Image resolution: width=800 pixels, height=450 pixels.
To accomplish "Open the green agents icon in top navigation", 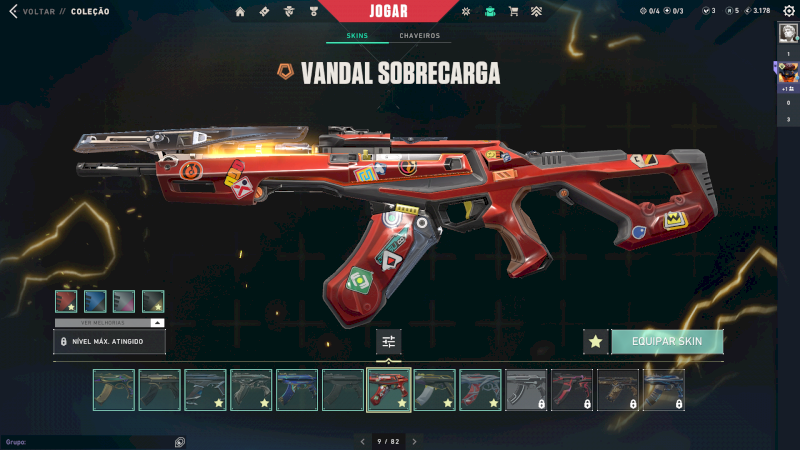I will [x=489, y=11].
